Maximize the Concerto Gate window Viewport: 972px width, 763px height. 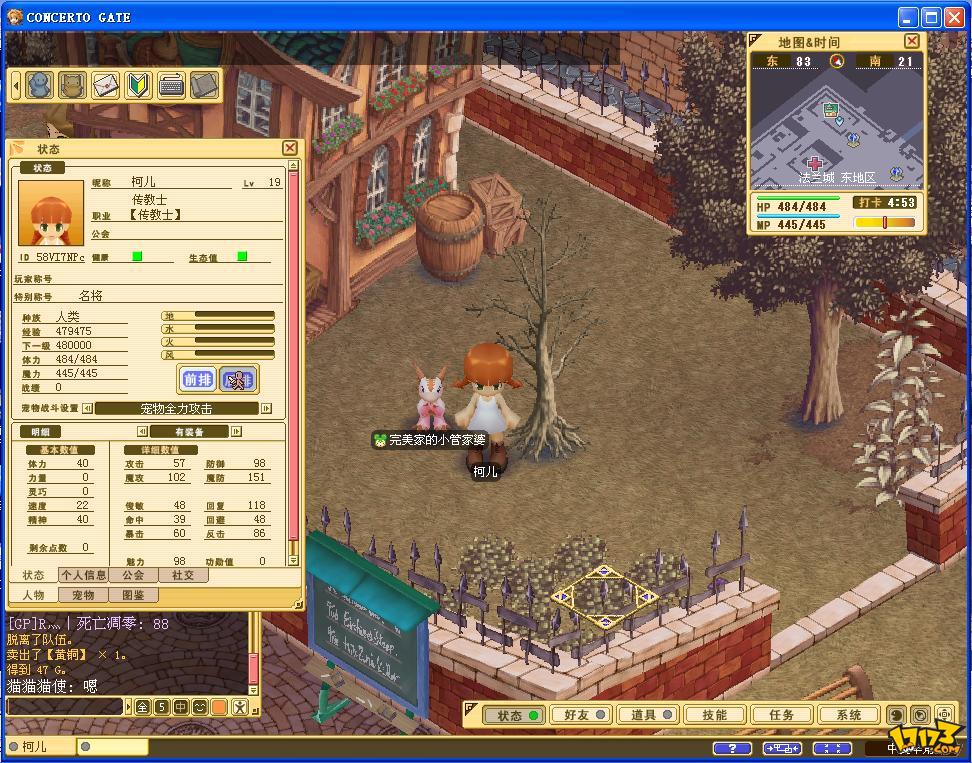[931, 17]
